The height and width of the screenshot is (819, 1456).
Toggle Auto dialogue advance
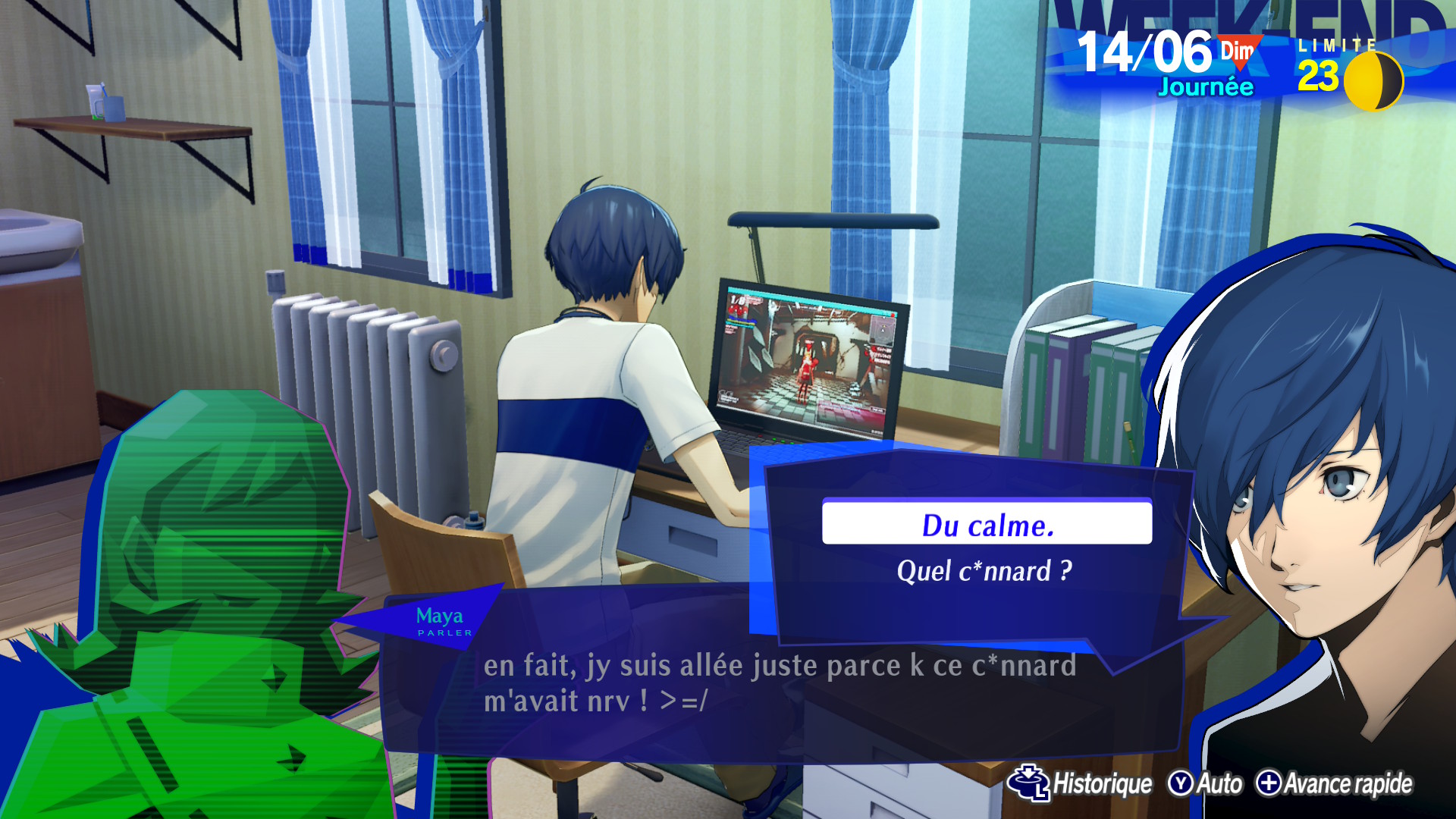[1205, 783]
